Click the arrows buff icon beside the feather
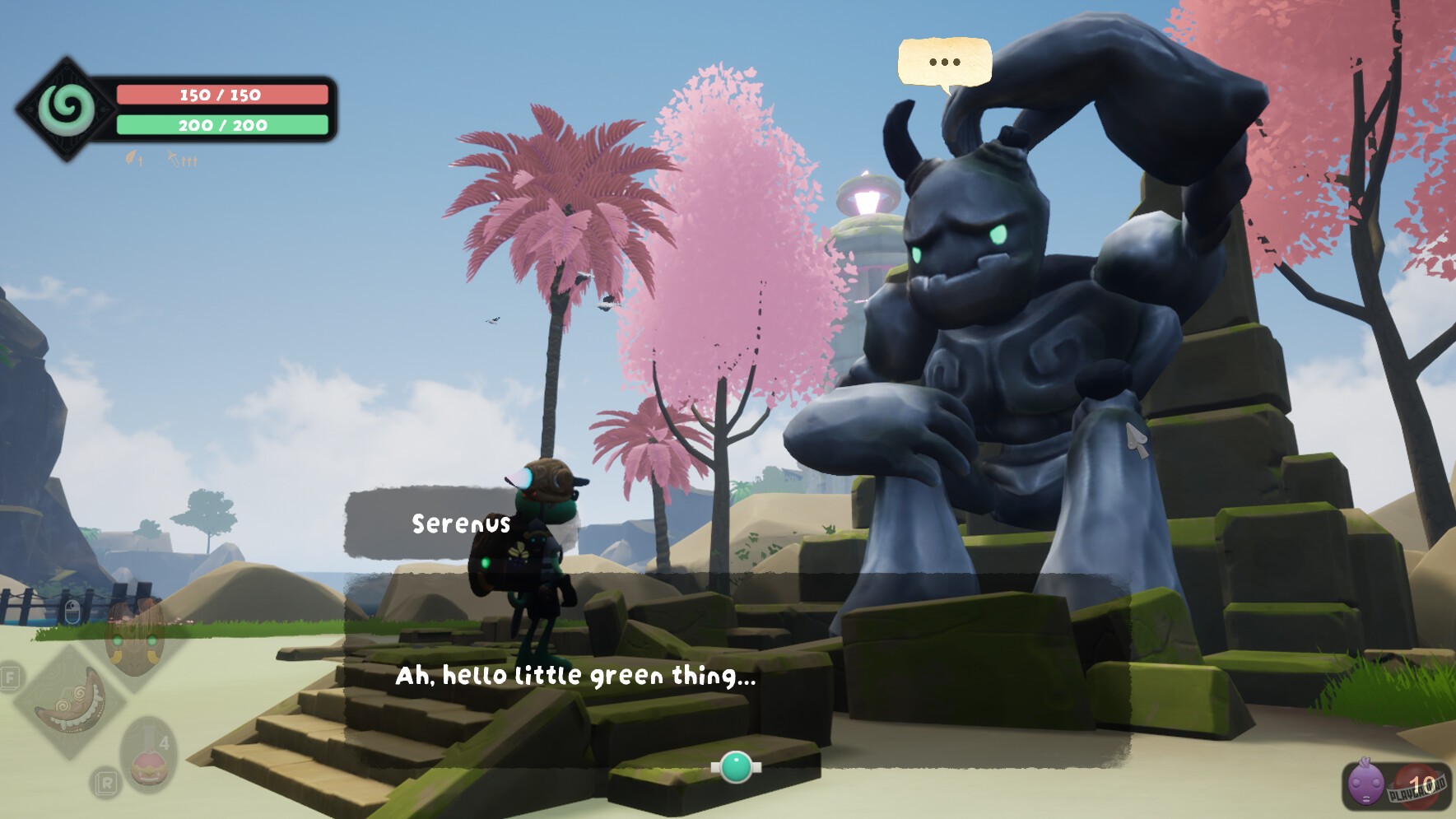Viewport: 1456px width, 819px height. [174, 158]
